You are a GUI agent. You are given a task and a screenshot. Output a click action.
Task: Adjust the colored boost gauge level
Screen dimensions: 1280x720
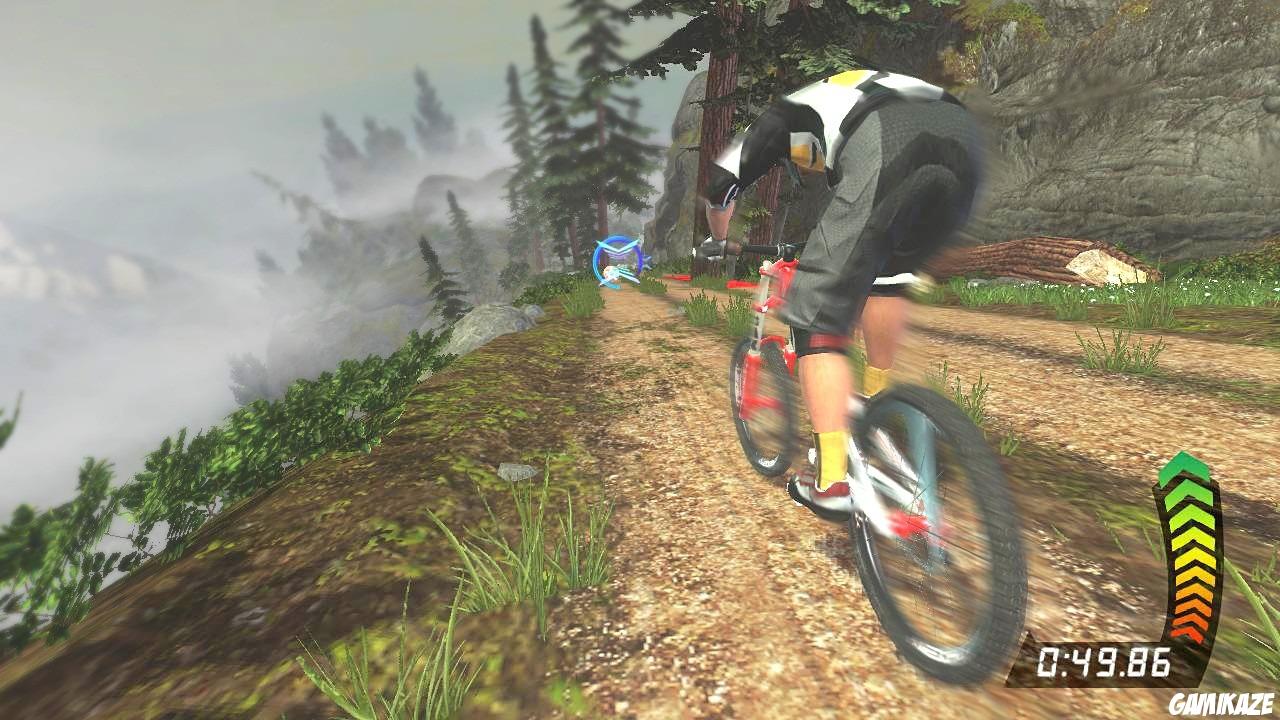(1192, 550)
